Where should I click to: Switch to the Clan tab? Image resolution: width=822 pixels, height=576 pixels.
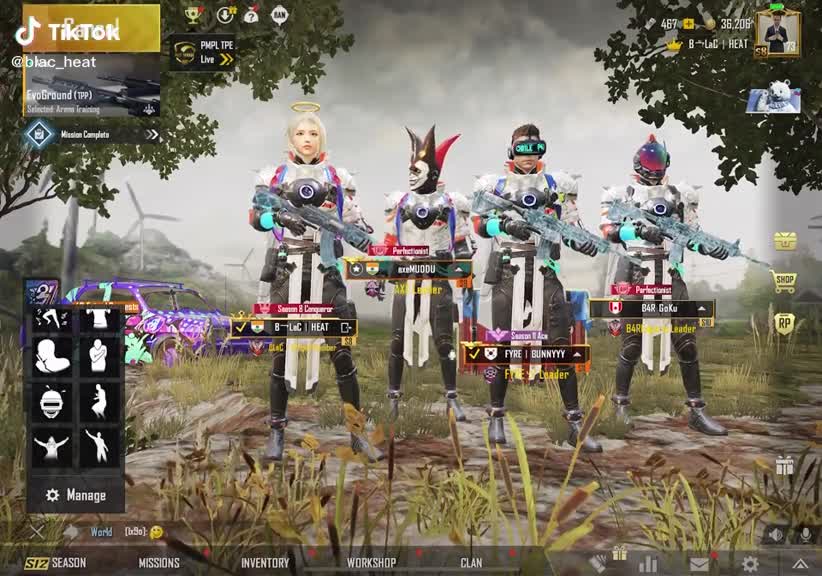pyautogui.click(x=471, y=563)
